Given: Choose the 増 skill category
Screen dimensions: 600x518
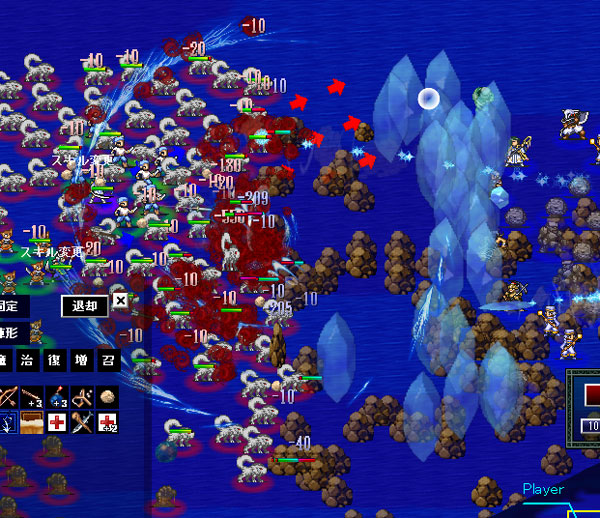Looking at the screenshot, I should [x=82, y=360].
